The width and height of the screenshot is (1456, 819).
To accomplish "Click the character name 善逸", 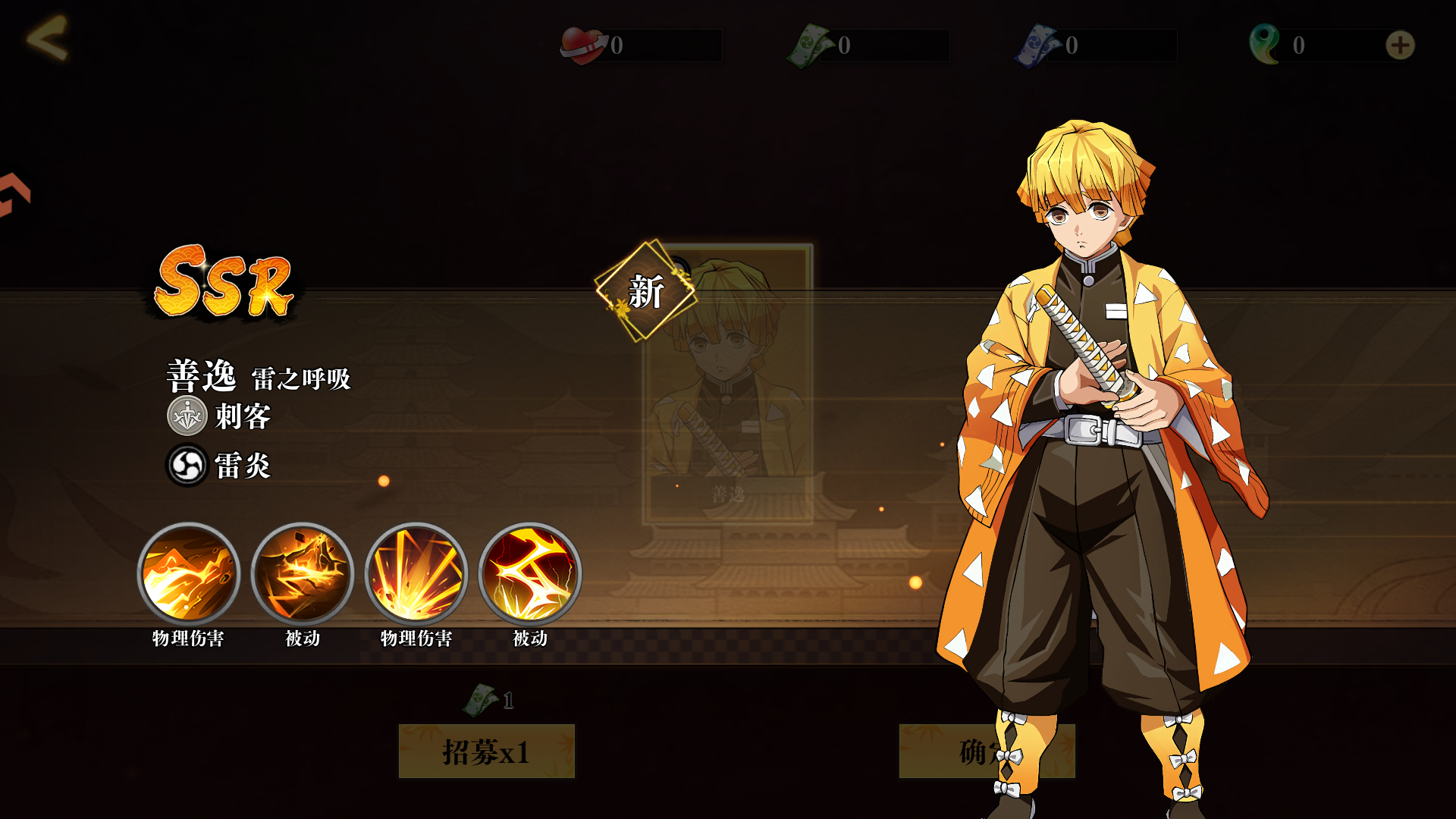I will click(x=201, y=375).
